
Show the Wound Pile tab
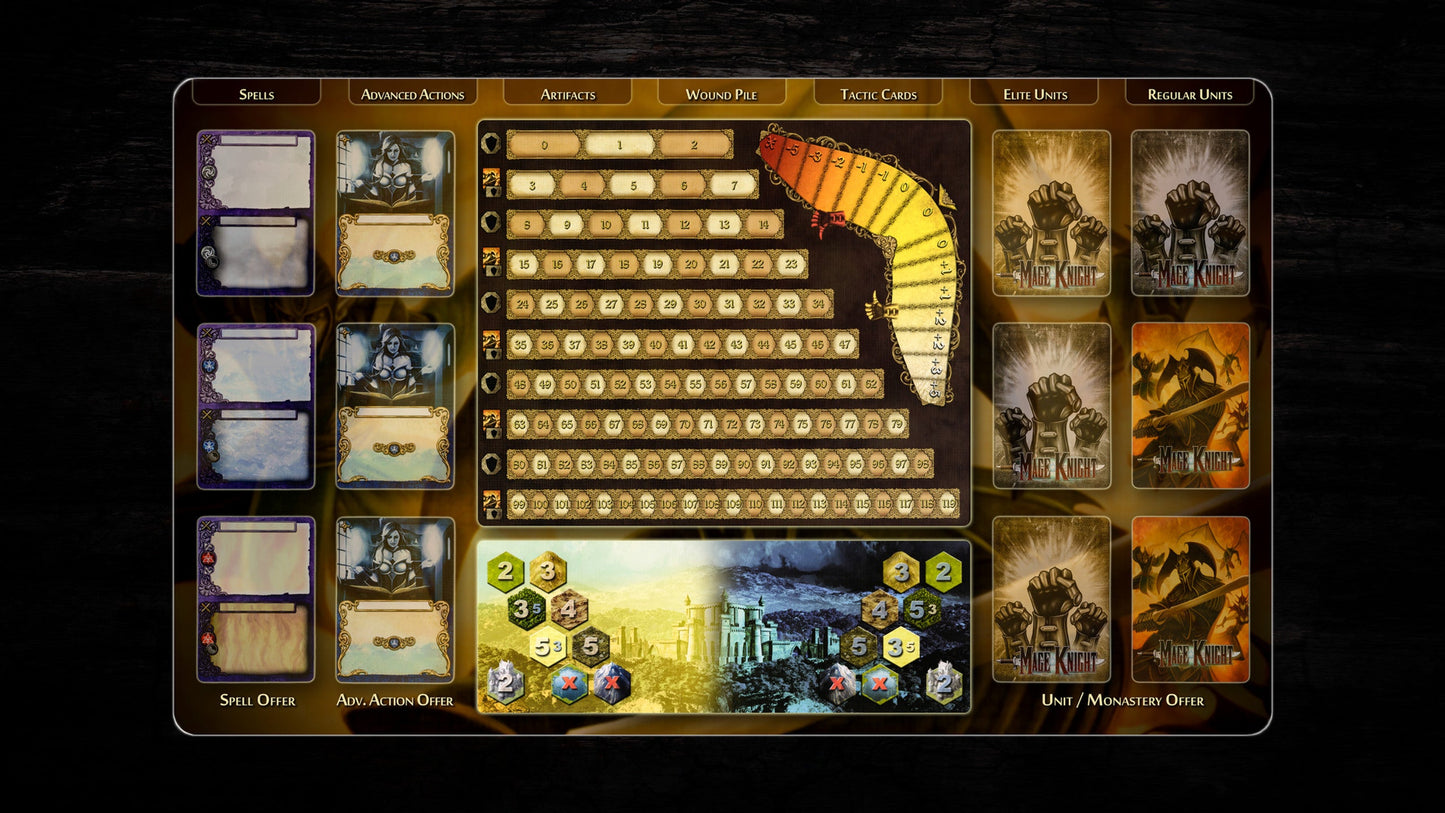(x=721, y=94)
